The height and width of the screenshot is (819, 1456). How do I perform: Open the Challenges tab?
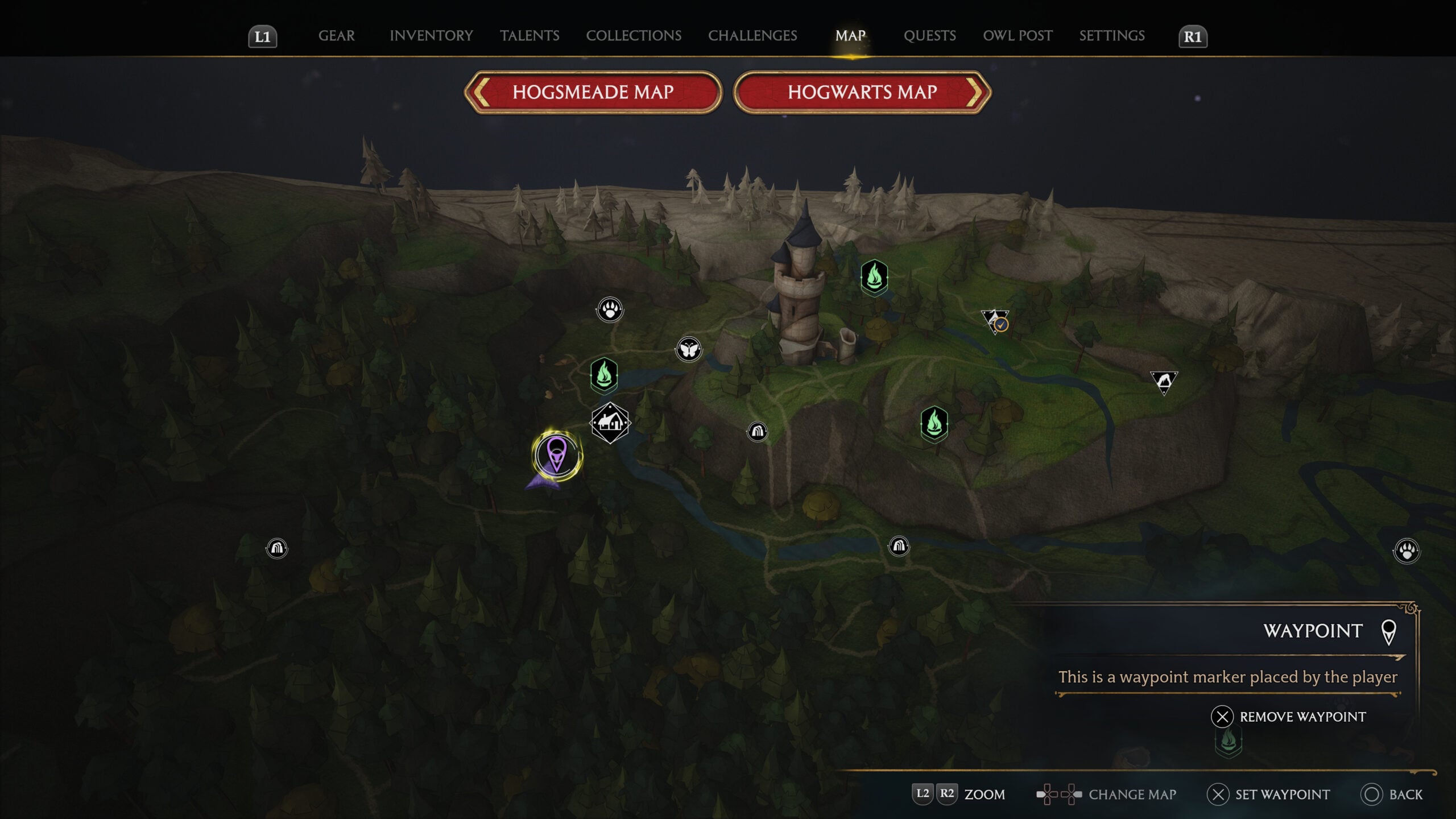coord(752,36)
